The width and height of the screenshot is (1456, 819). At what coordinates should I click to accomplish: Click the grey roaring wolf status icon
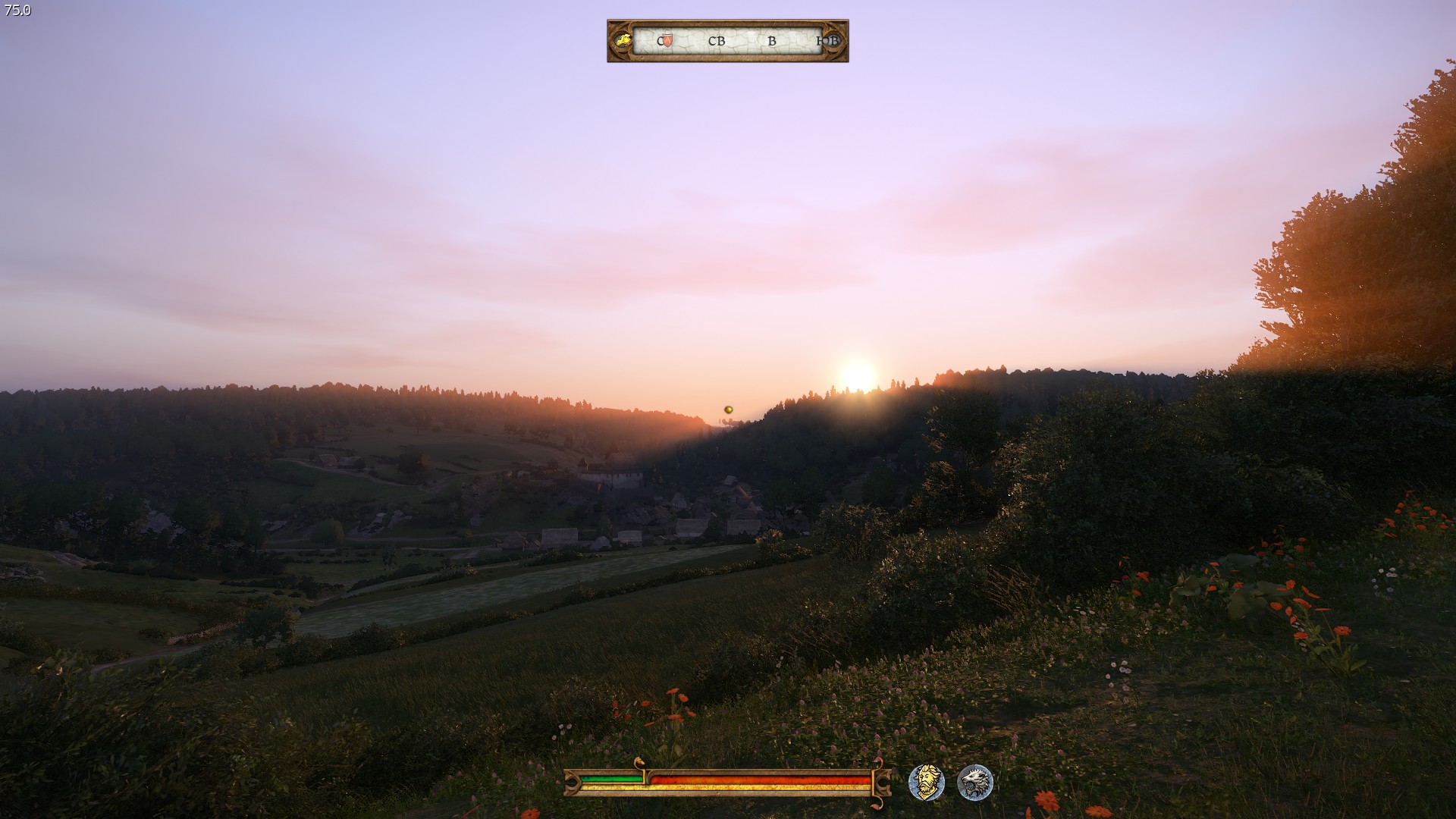pos(974,782)
